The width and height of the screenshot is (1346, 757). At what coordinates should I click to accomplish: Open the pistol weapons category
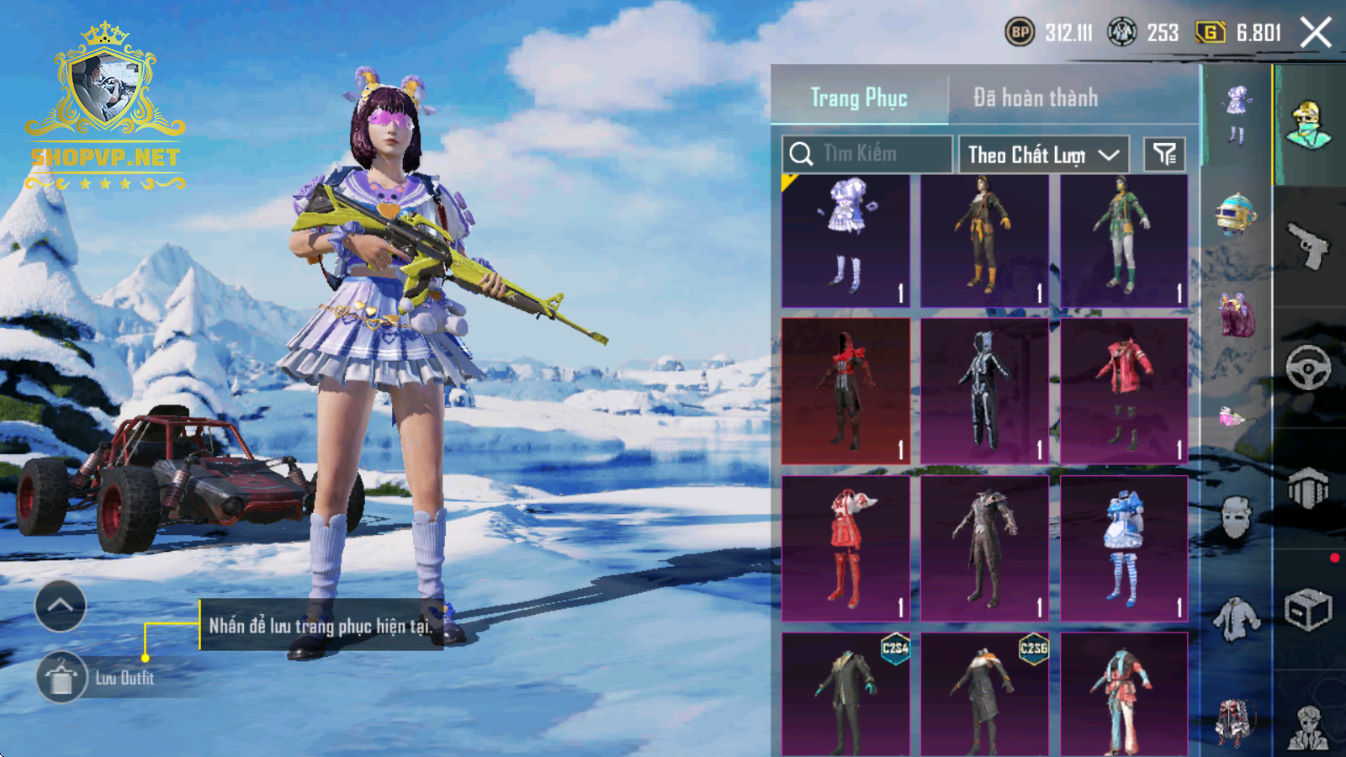[x=1308, y=245]
